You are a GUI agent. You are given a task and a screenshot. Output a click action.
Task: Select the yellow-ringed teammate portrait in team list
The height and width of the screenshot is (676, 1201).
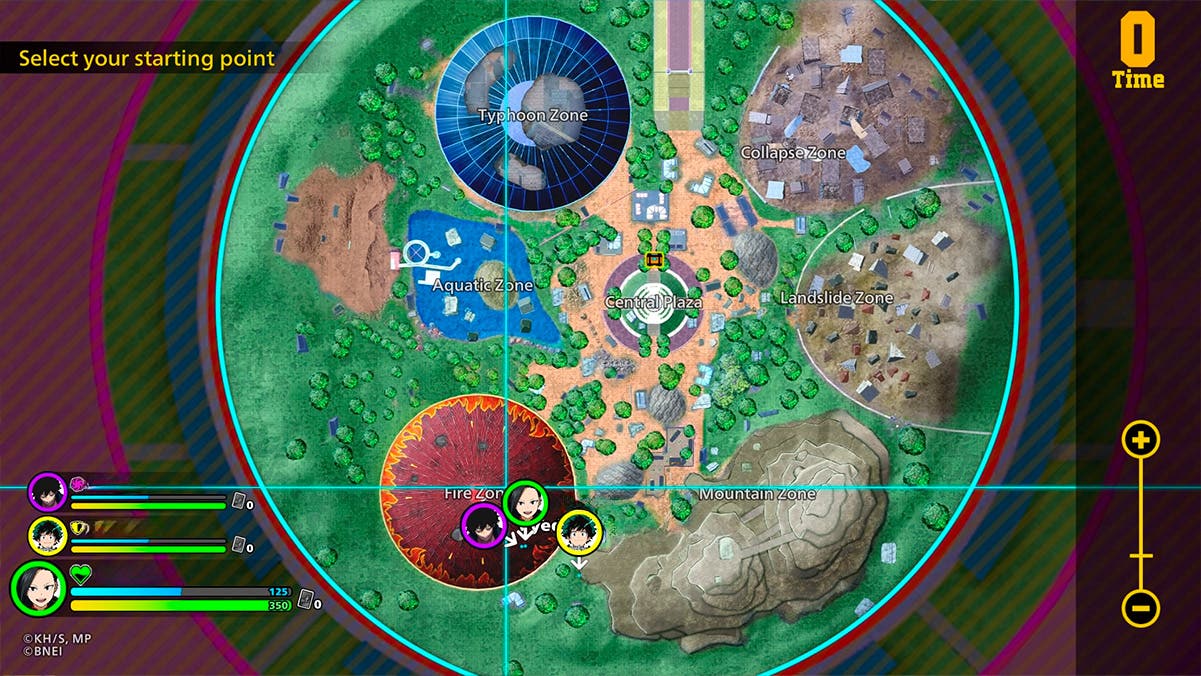[x=47, y=537]
